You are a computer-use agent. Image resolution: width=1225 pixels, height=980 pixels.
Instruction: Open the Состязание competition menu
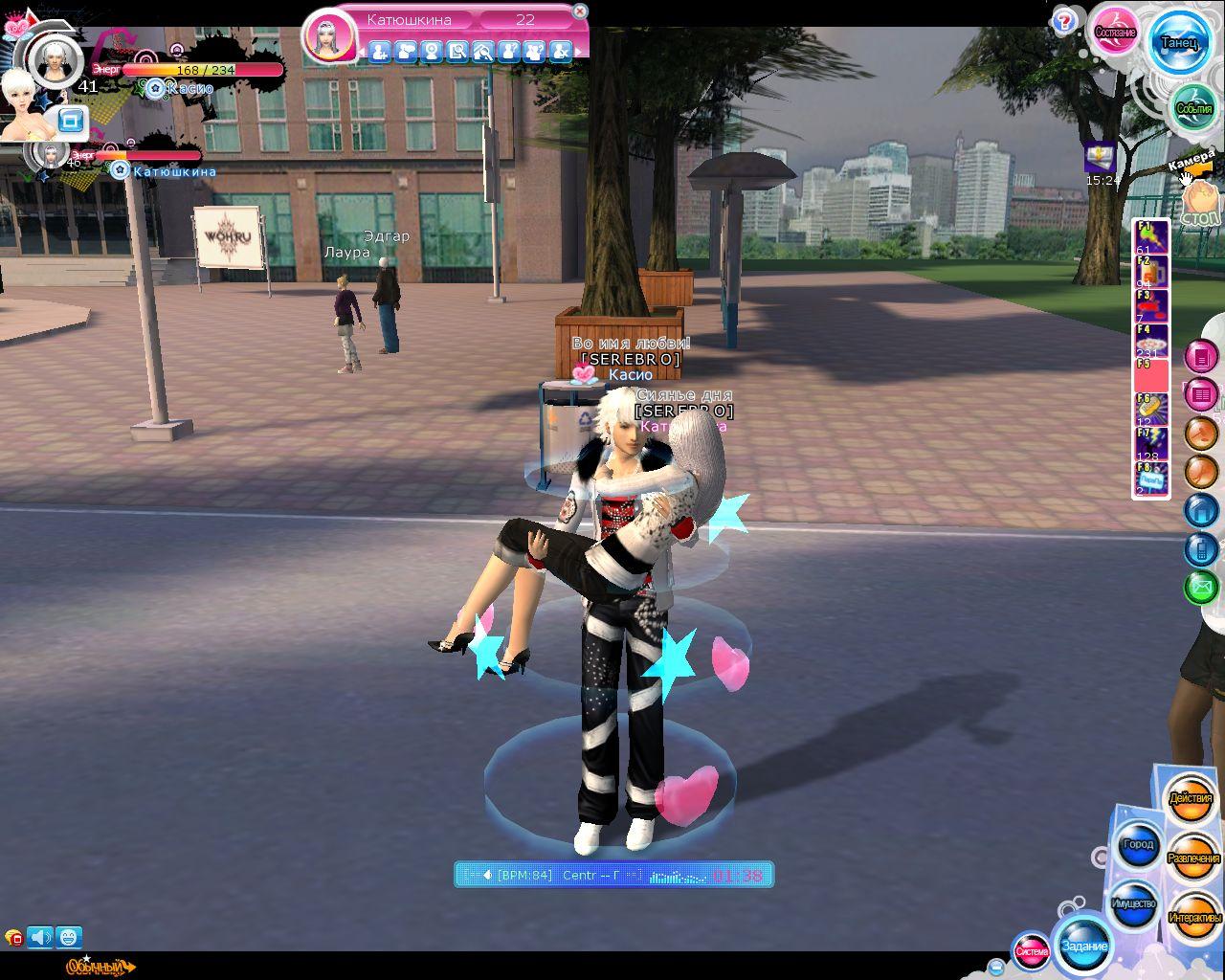(x=1115, y=32)
